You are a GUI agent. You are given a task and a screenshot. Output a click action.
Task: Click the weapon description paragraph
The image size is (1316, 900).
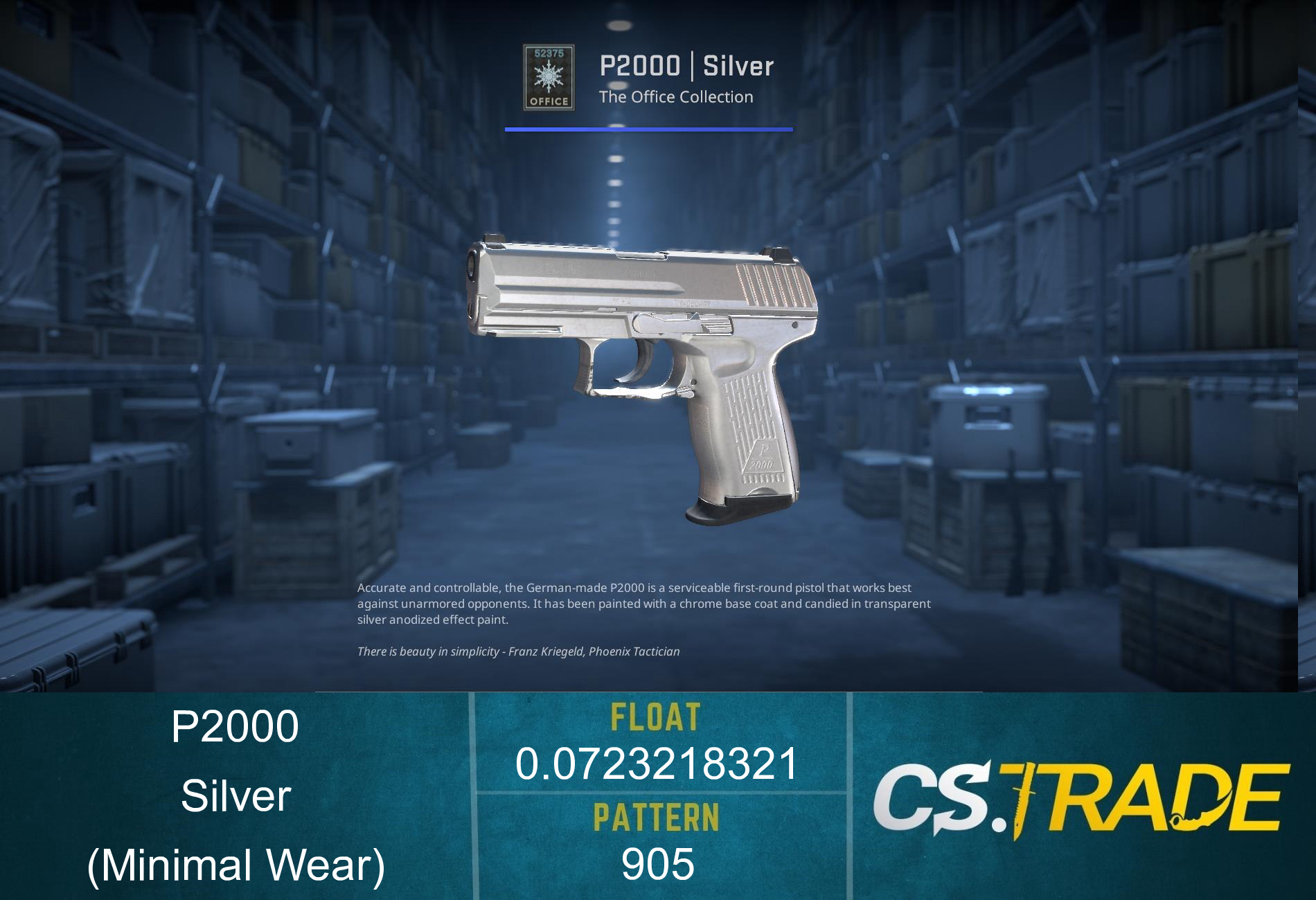coord(644,603)
